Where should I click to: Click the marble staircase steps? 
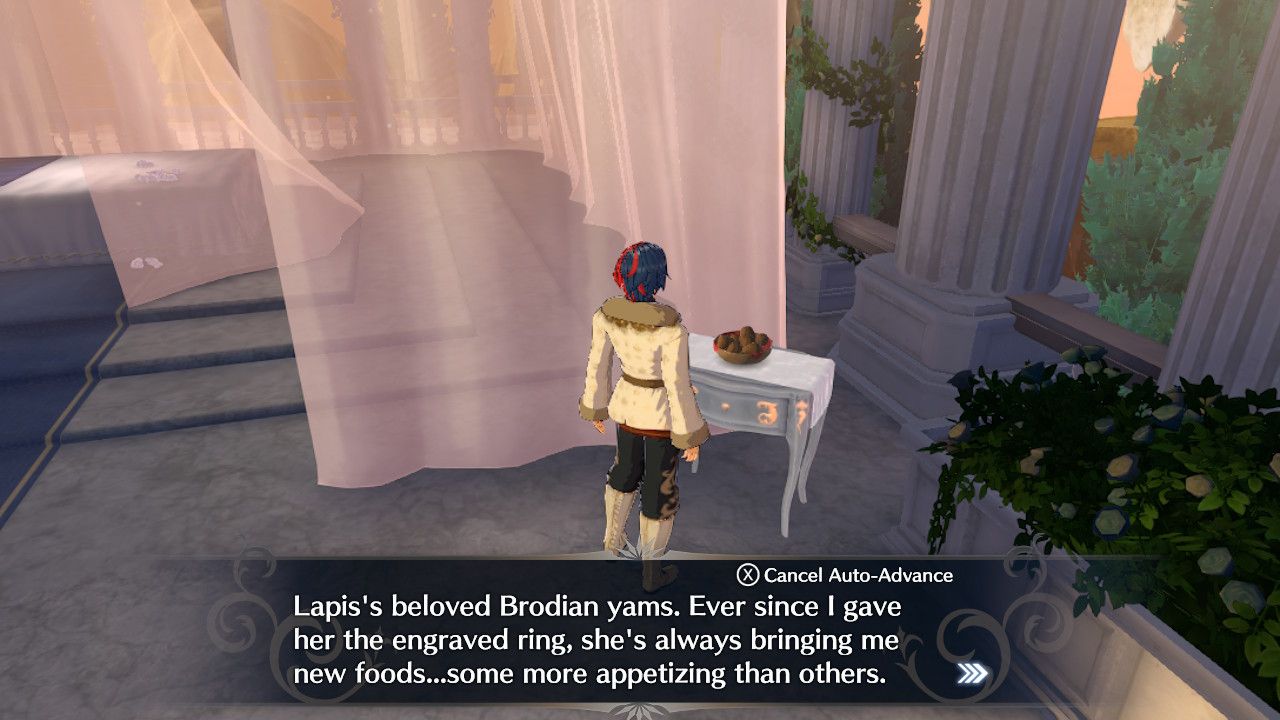coord(180,400)
